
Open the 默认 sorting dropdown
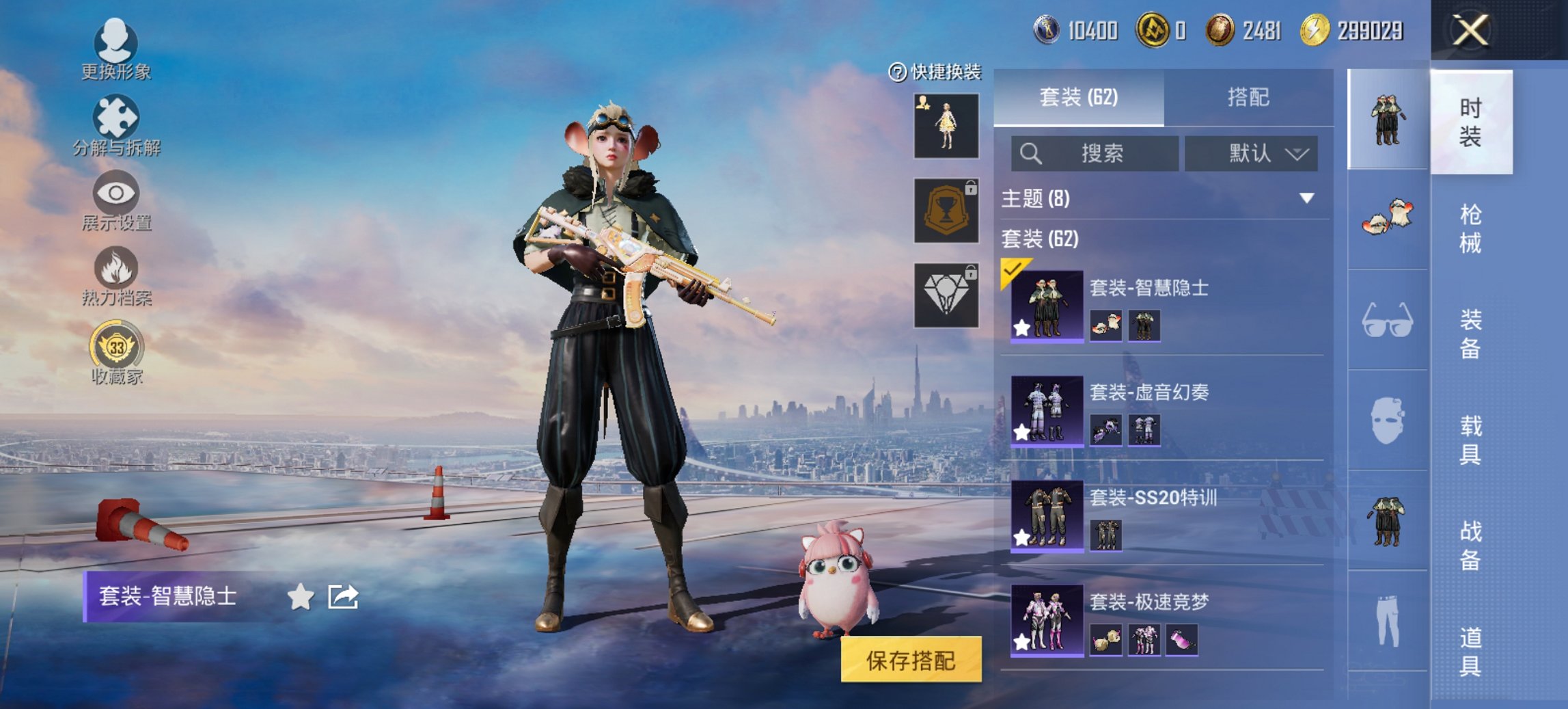pos(1252,154)
